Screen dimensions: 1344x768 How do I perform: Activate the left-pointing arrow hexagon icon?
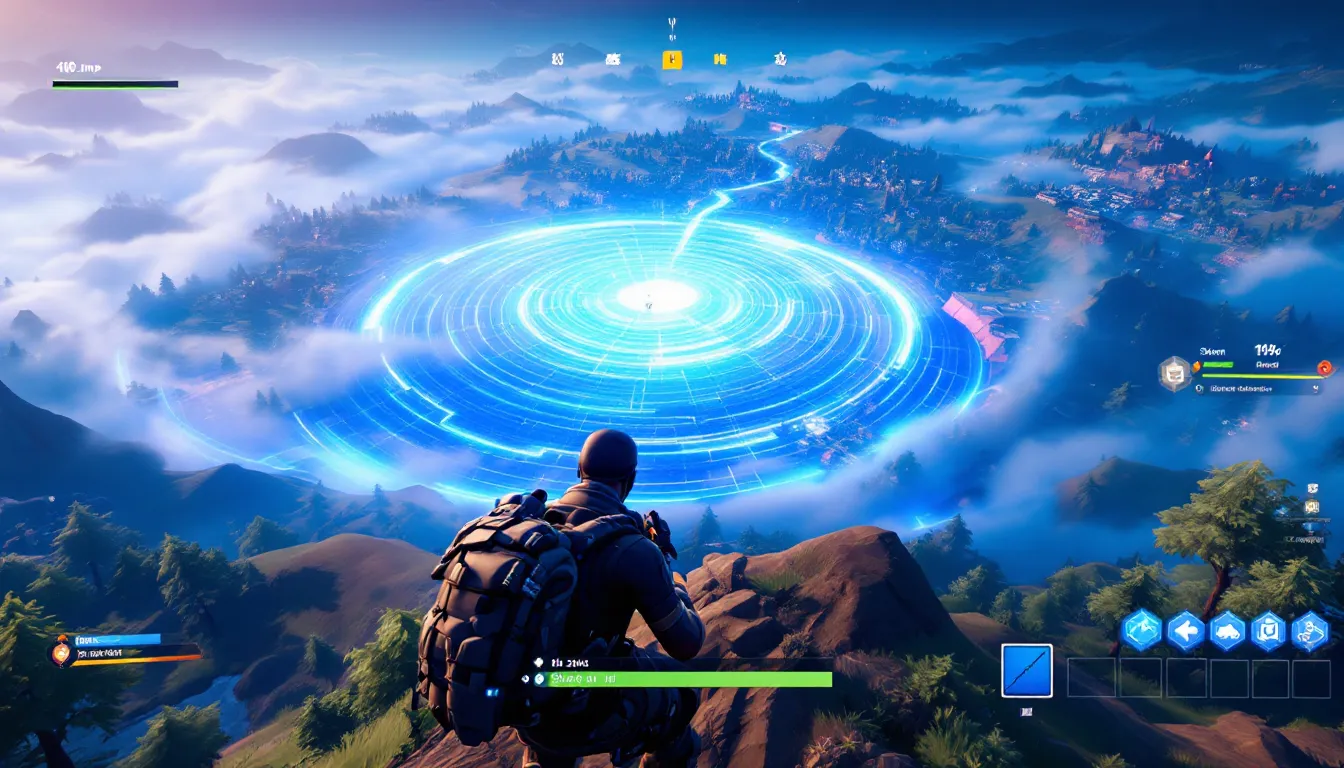coord(1185,631)
